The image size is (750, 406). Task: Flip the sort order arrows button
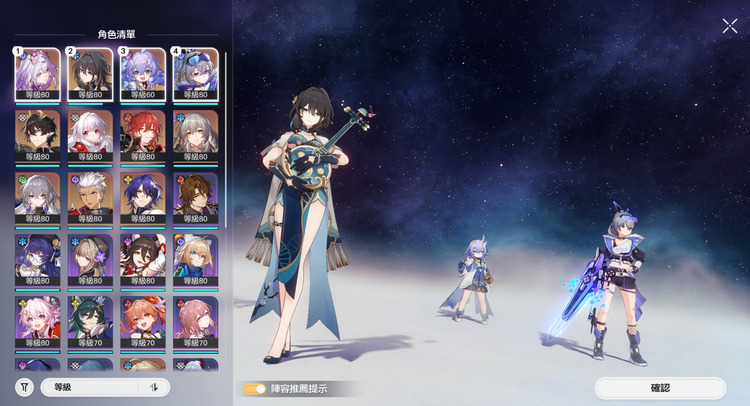[155, 387]
